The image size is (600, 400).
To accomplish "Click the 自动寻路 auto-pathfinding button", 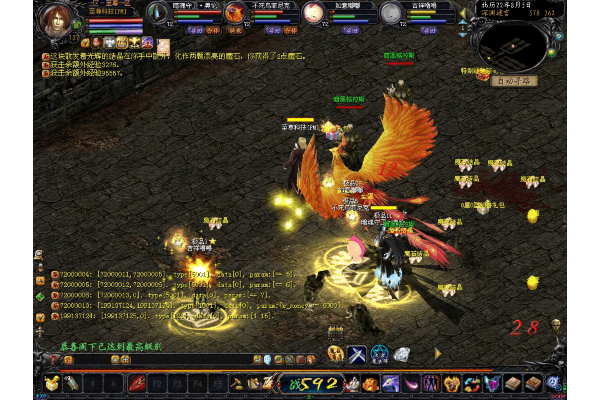I will point(514,81).
